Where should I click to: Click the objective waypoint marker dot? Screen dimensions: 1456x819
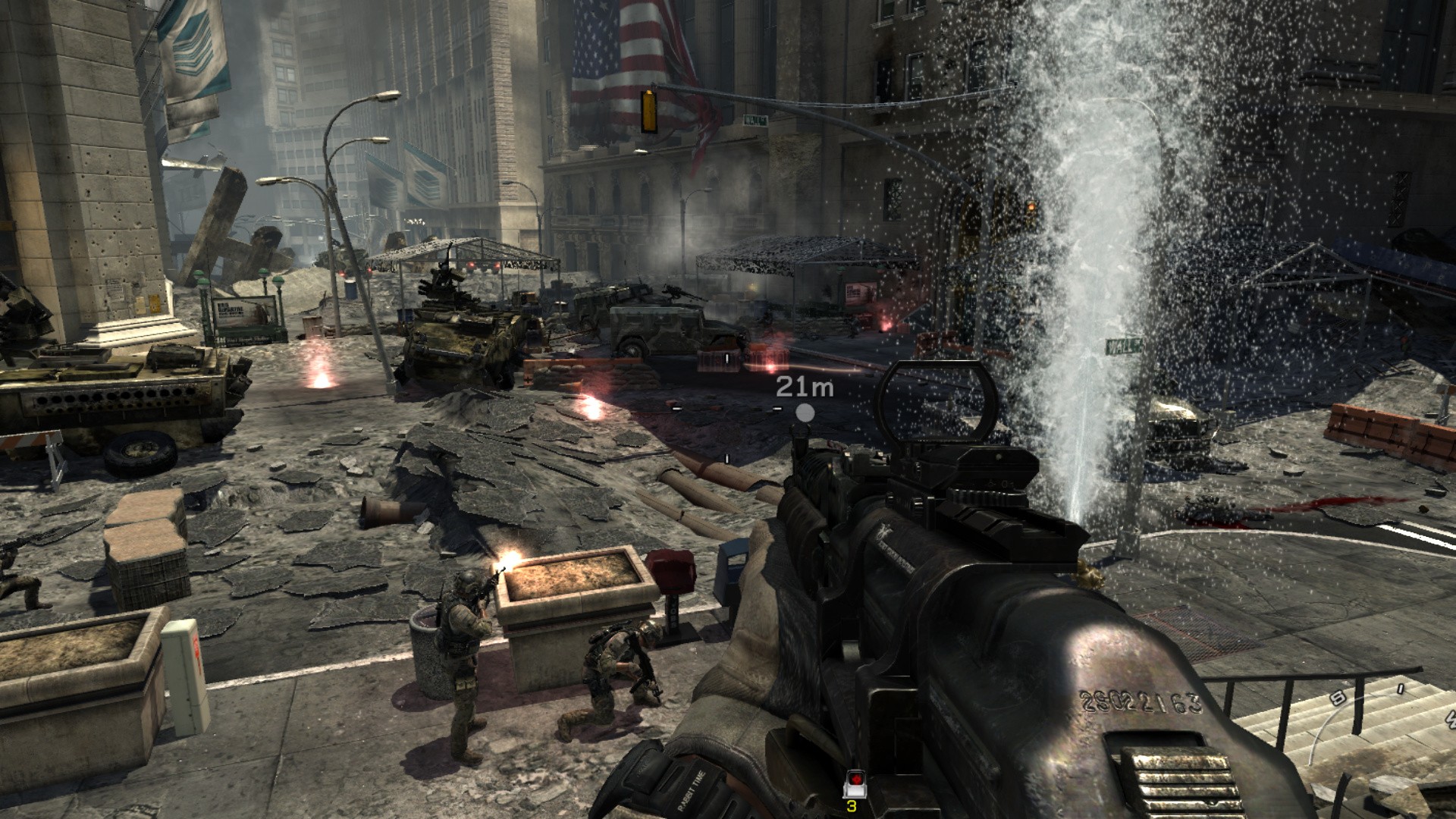click(805, 413)
